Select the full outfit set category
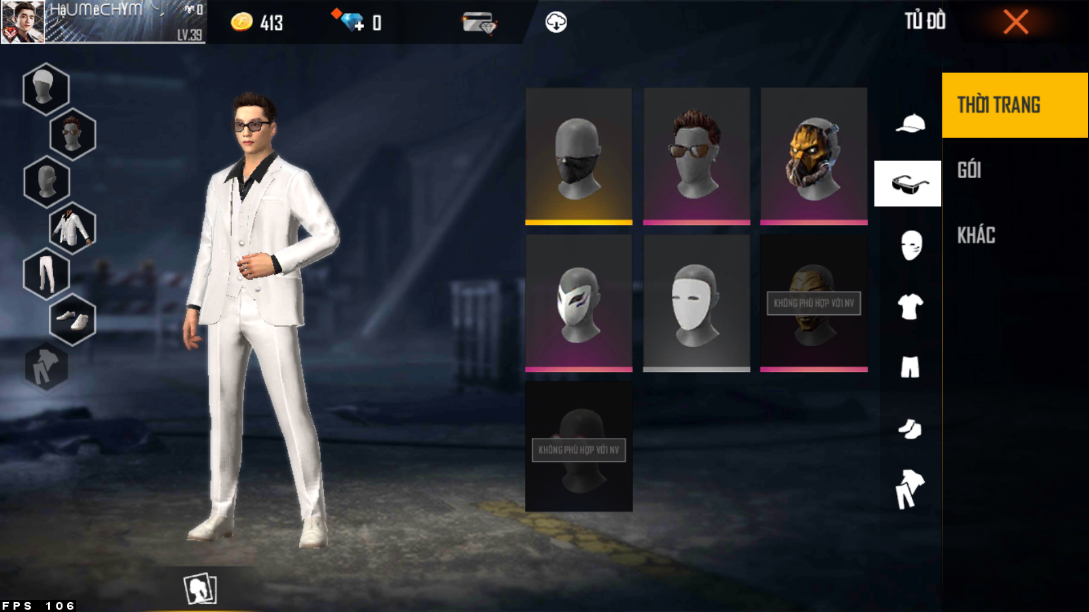 coord(909,489)
